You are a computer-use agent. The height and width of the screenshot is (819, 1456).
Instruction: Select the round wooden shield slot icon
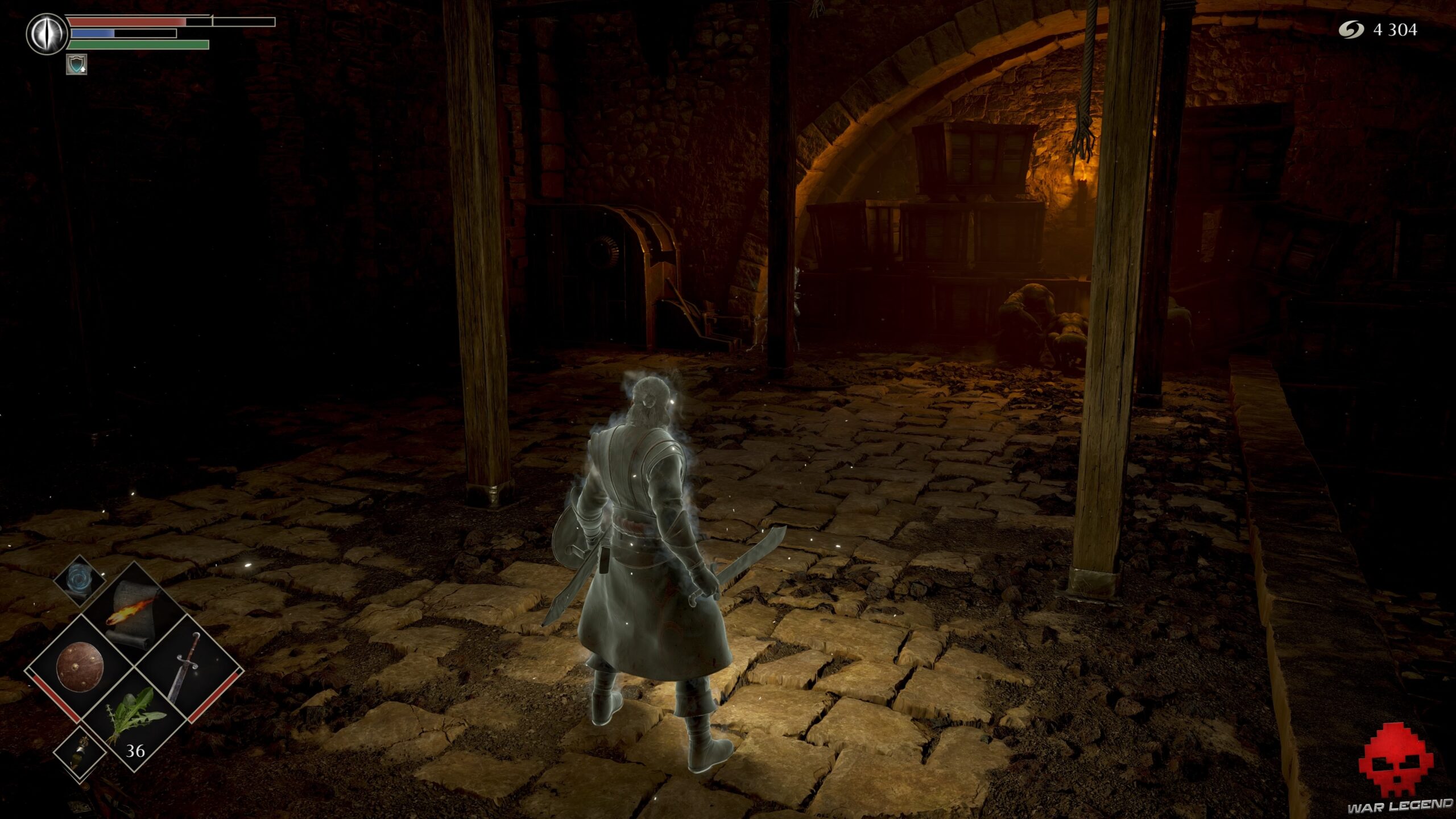point(80,666)
